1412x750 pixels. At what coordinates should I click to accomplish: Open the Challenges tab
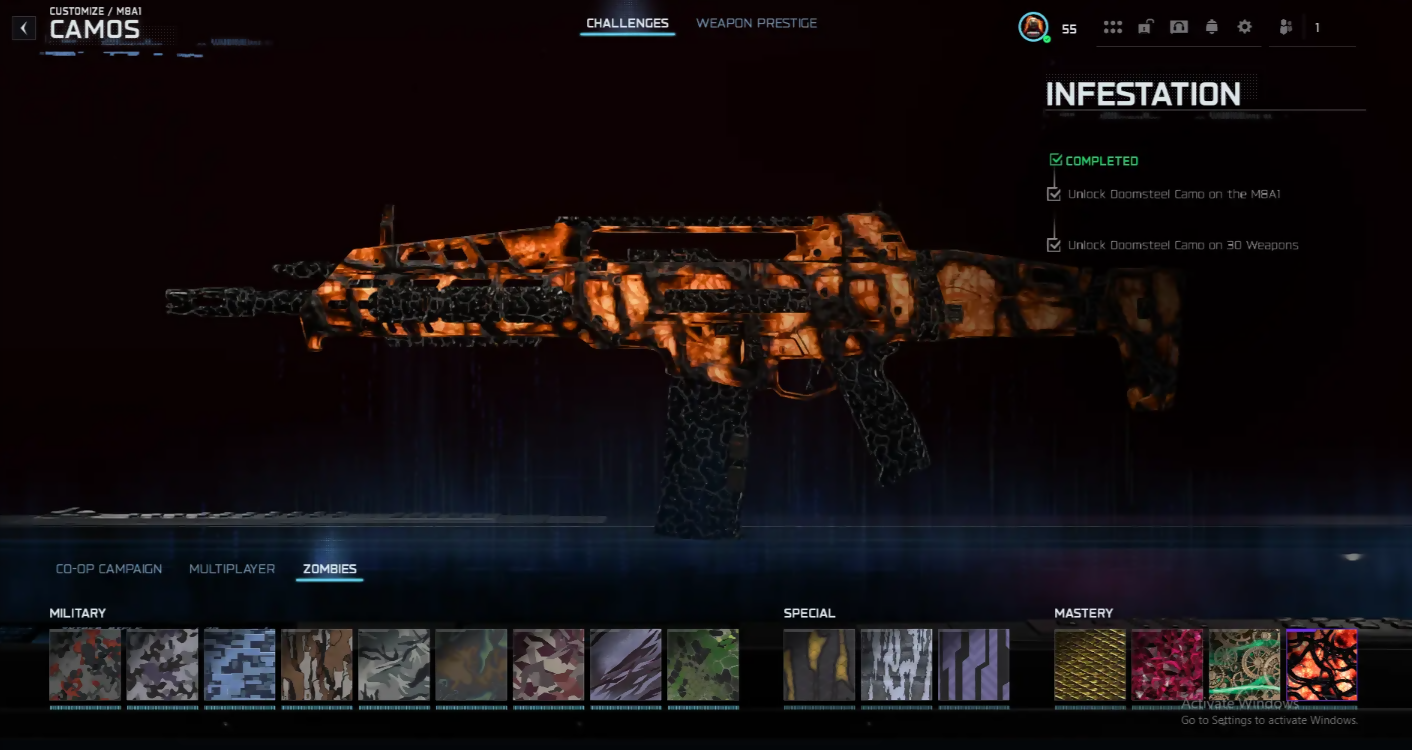(x=627, y=23)
